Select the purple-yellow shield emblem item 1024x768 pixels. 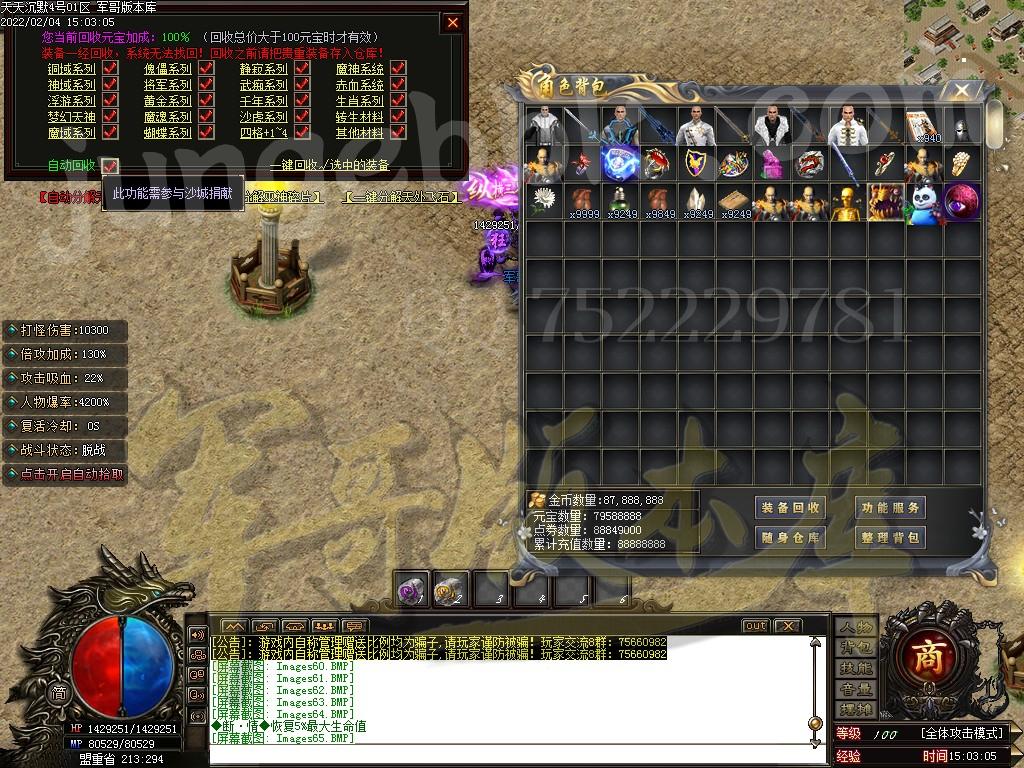(x=696, y=163)
